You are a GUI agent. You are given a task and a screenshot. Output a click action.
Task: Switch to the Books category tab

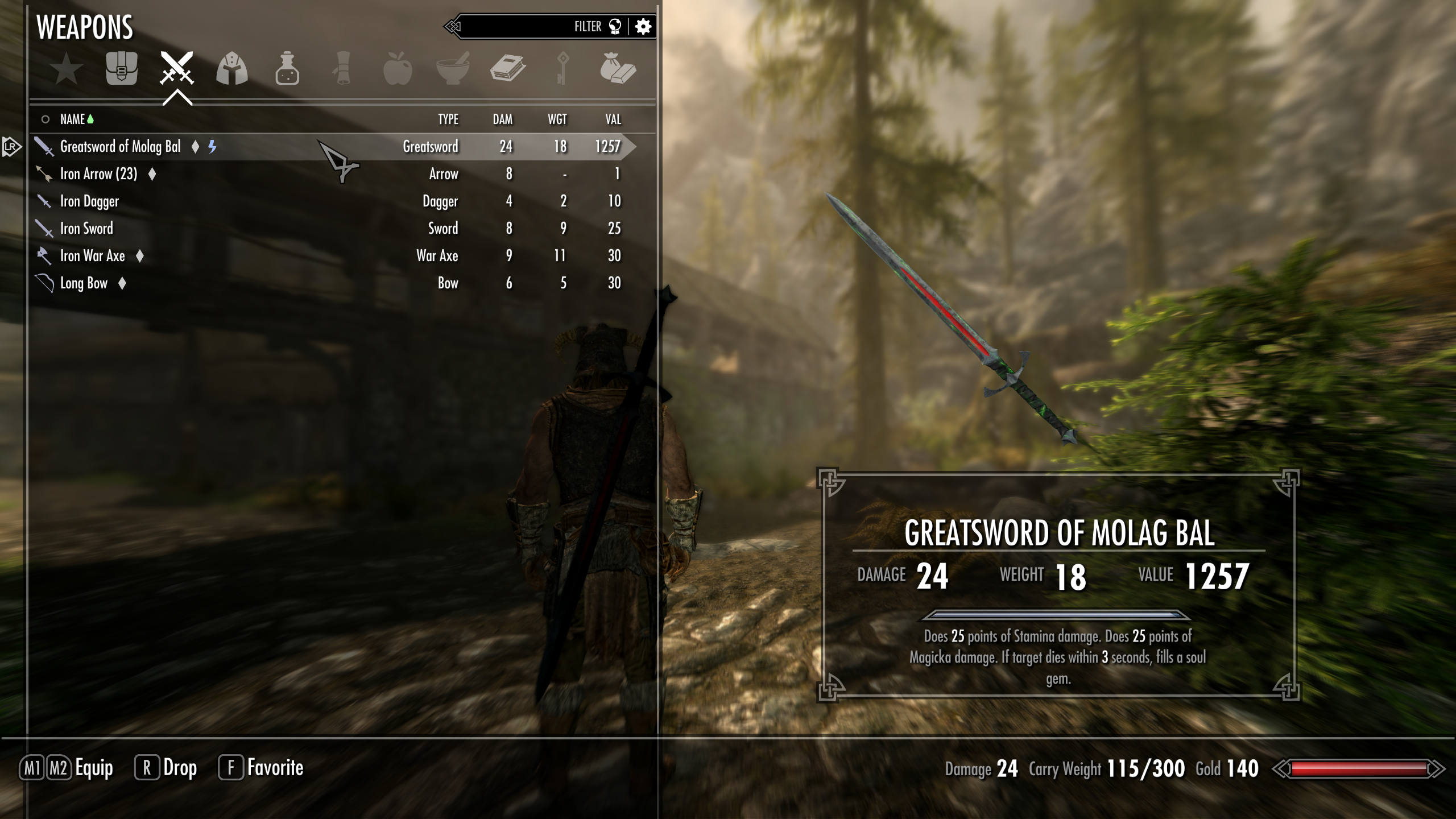(x=508, y=68)
